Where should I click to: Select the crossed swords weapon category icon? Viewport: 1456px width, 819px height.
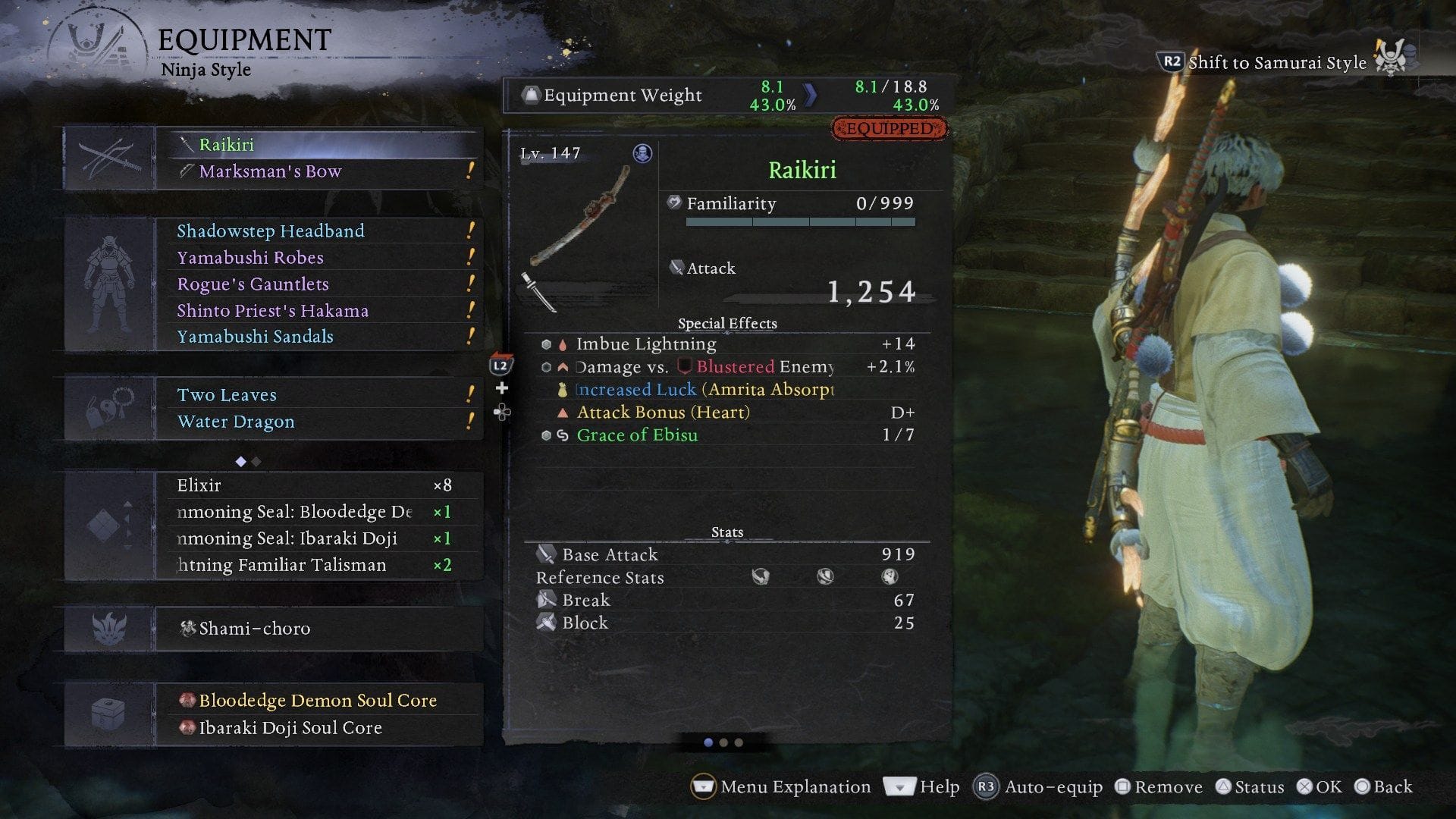pos(108,157)
